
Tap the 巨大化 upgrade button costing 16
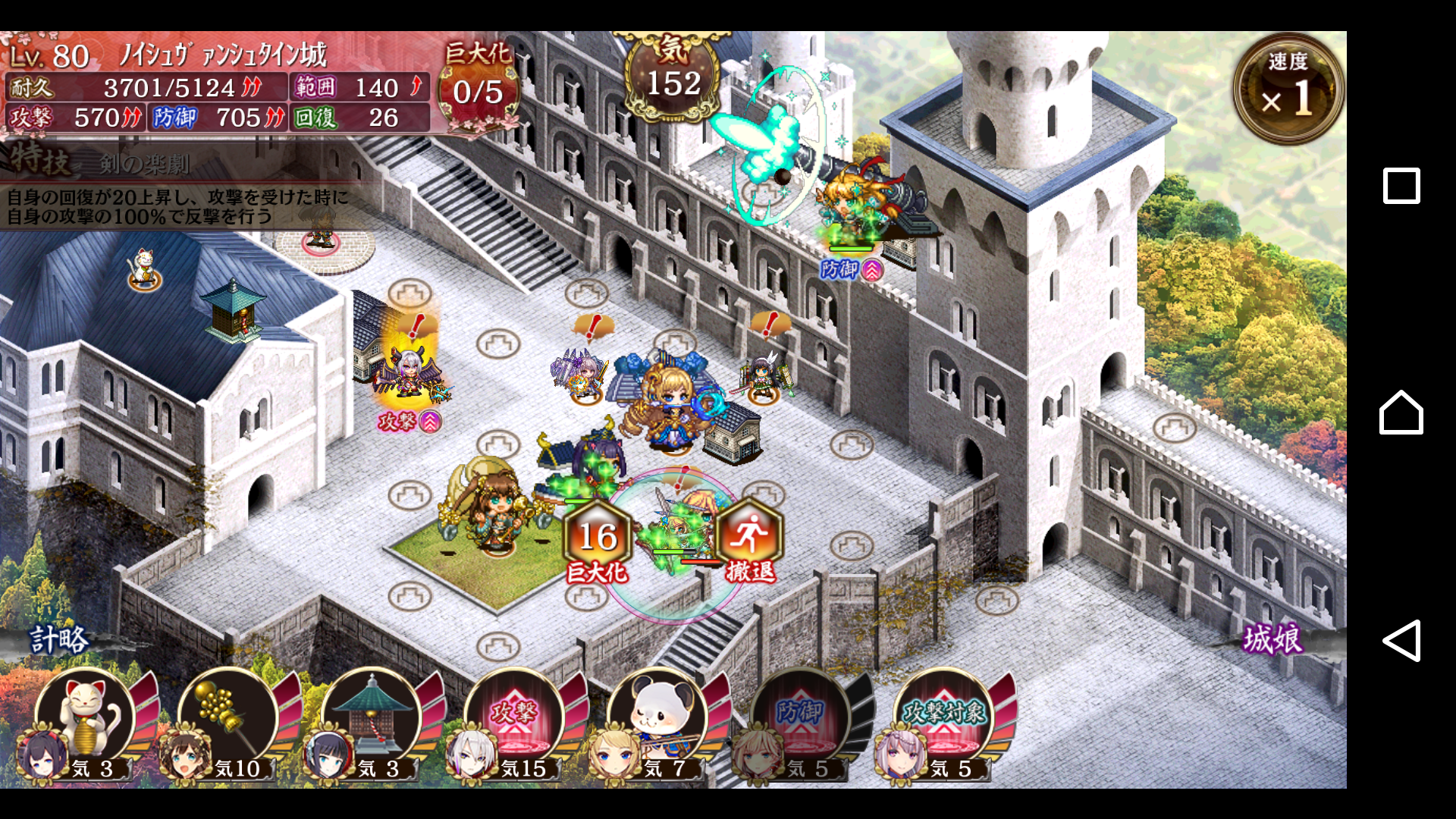point(598,540)
